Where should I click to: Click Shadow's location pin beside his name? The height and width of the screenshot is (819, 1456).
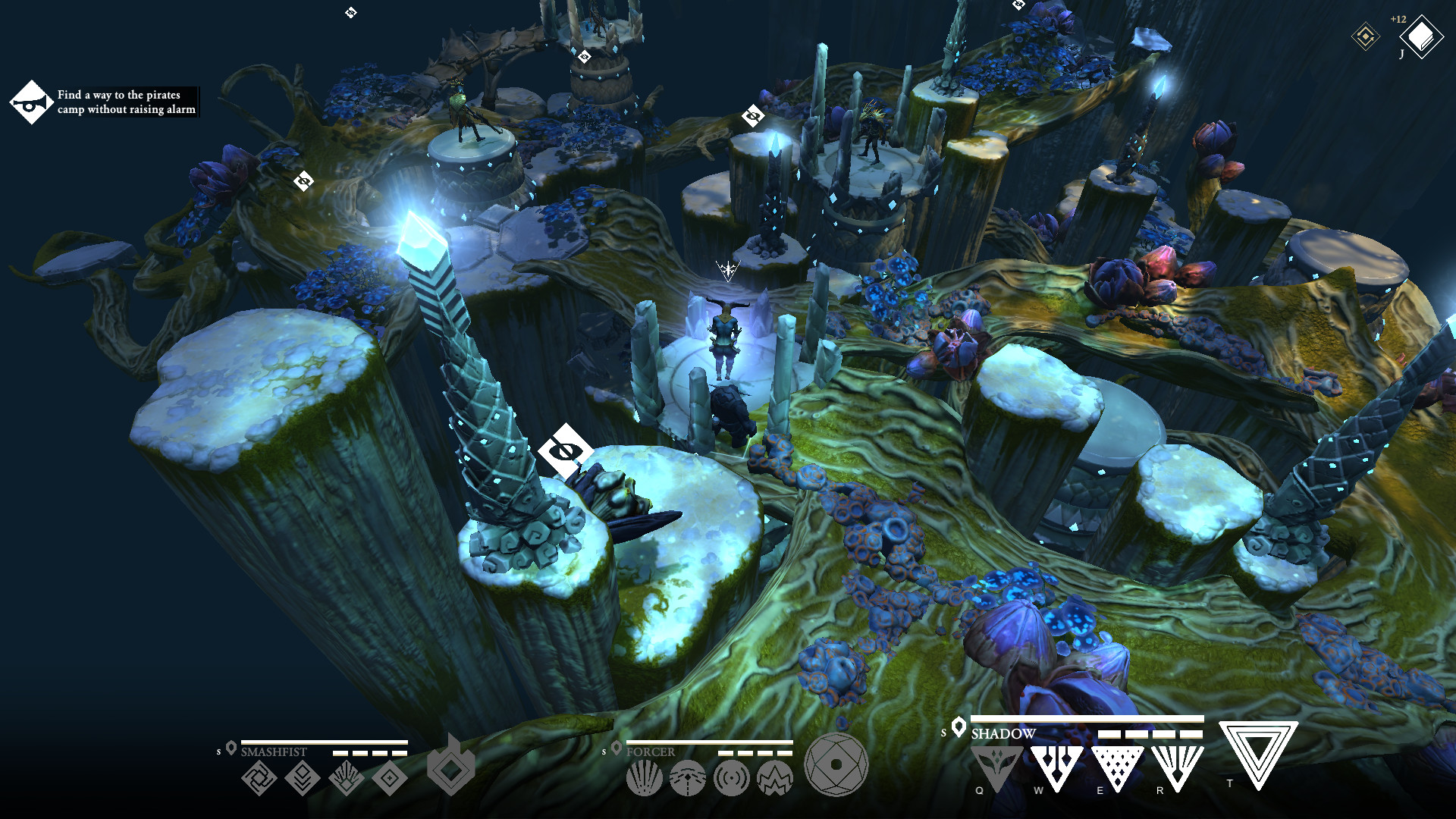958,728
